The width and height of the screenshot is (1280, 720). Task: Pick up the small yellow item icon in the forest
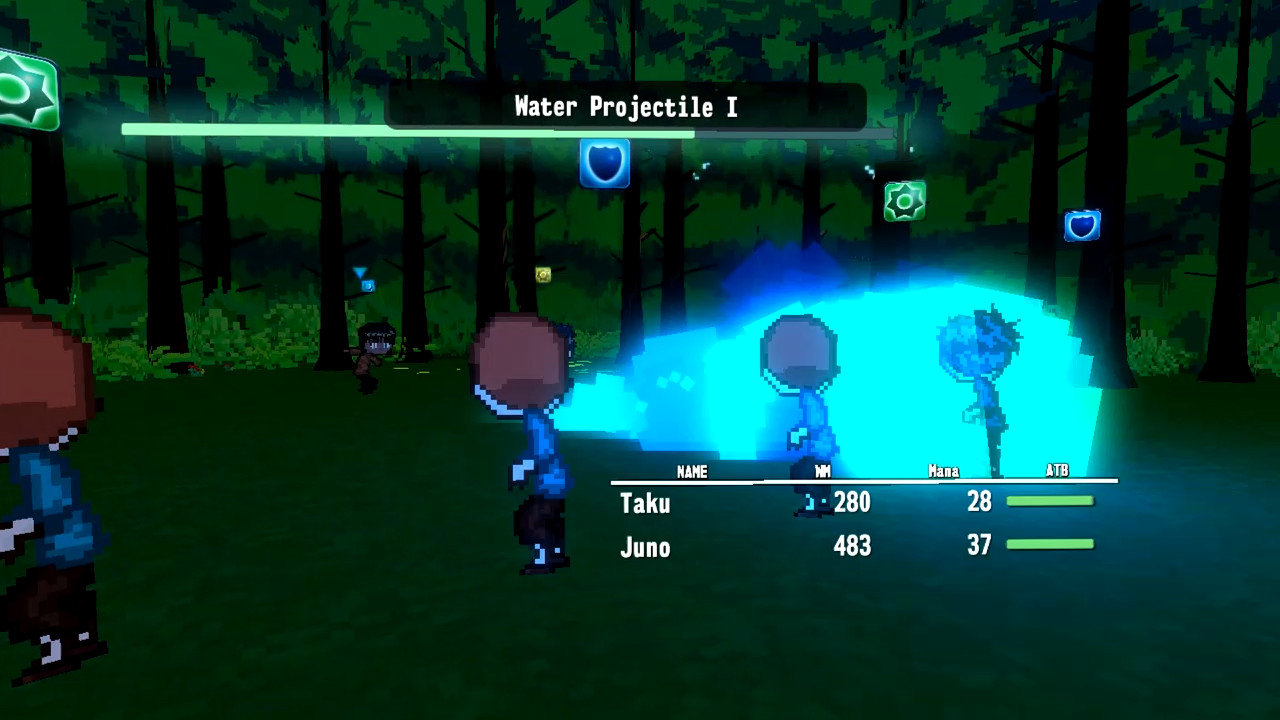tap(542, 275)
